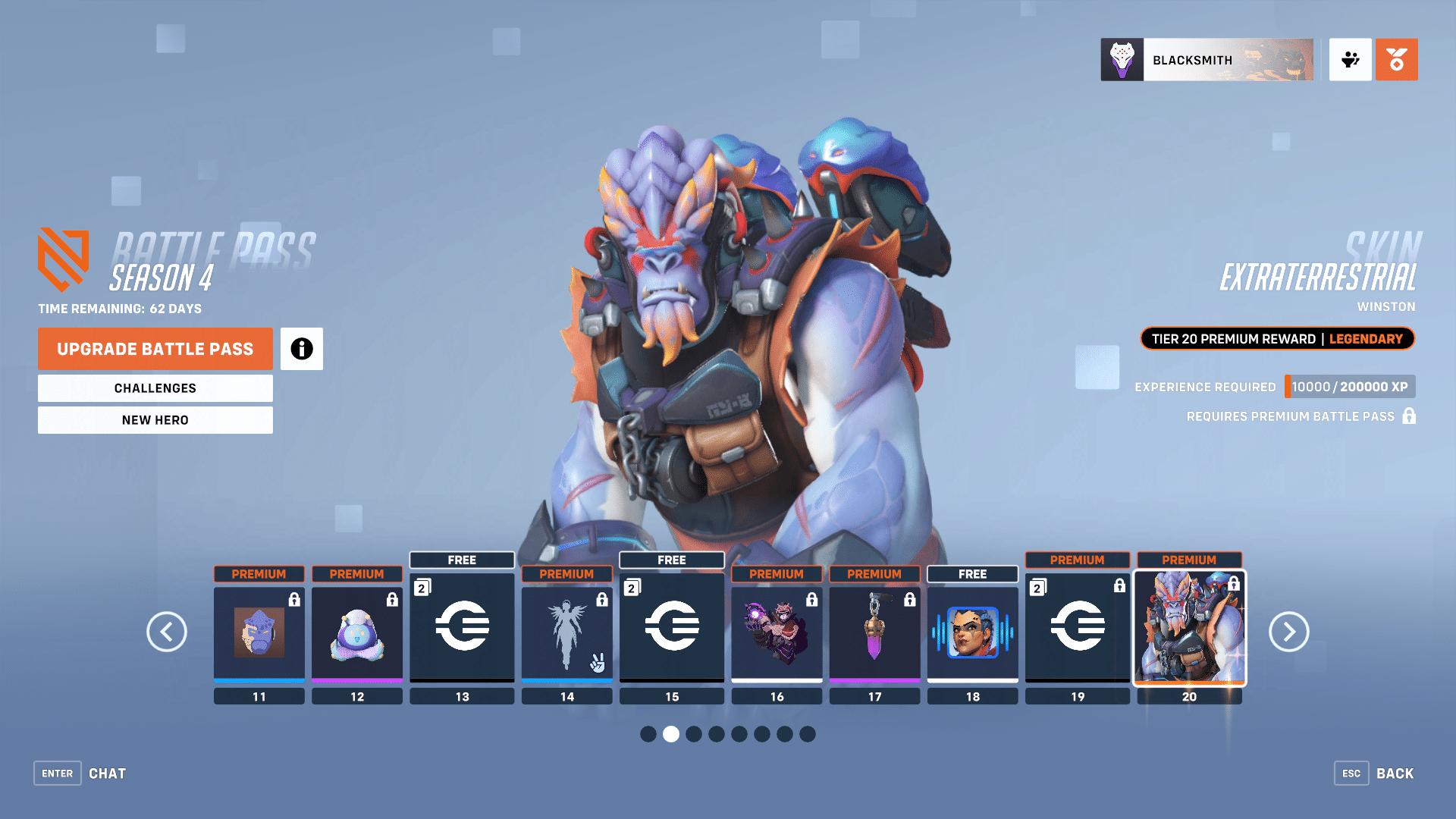
Task: Open the social groups icon top right
Action: pos(1350,60)
